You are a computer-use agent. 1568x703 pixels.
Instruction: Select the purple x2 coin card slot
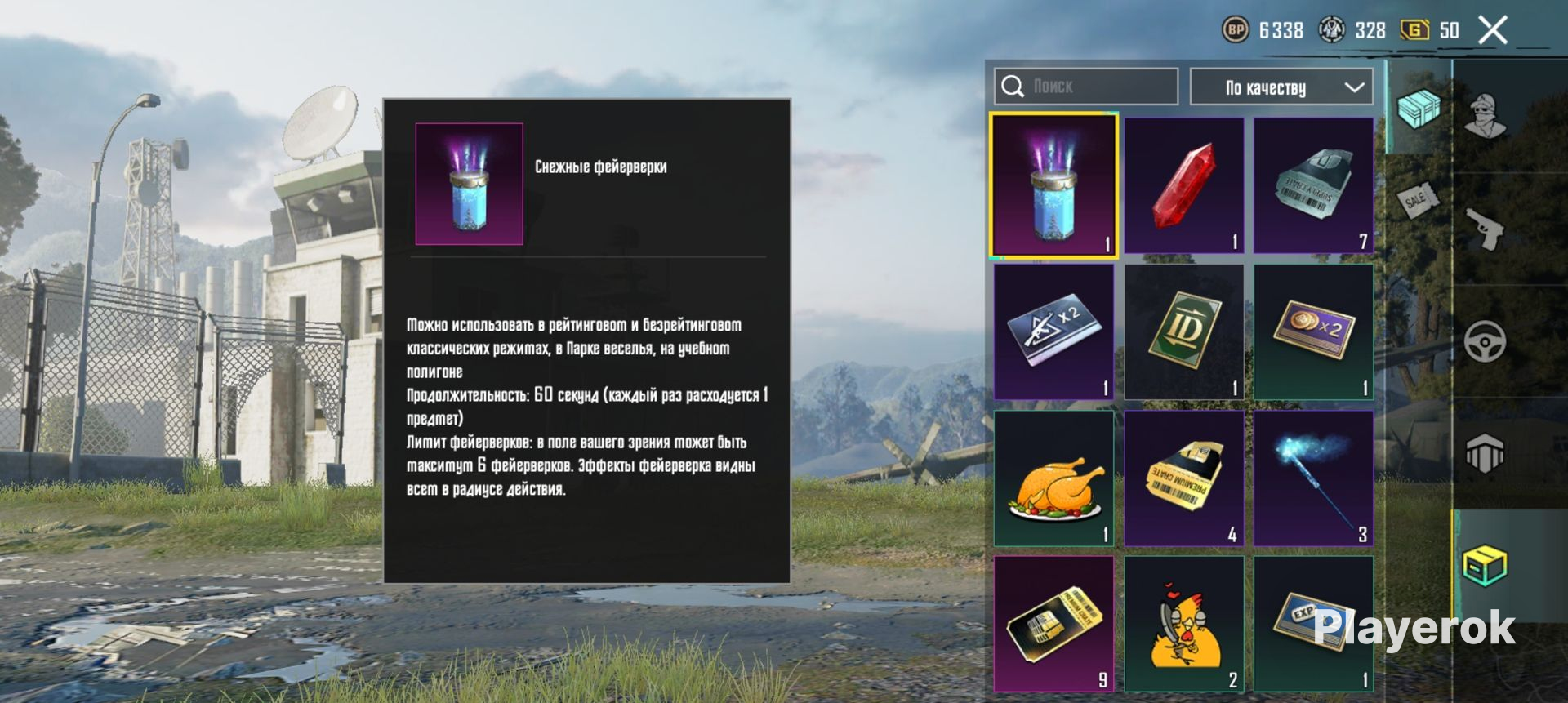[1313, 331]
